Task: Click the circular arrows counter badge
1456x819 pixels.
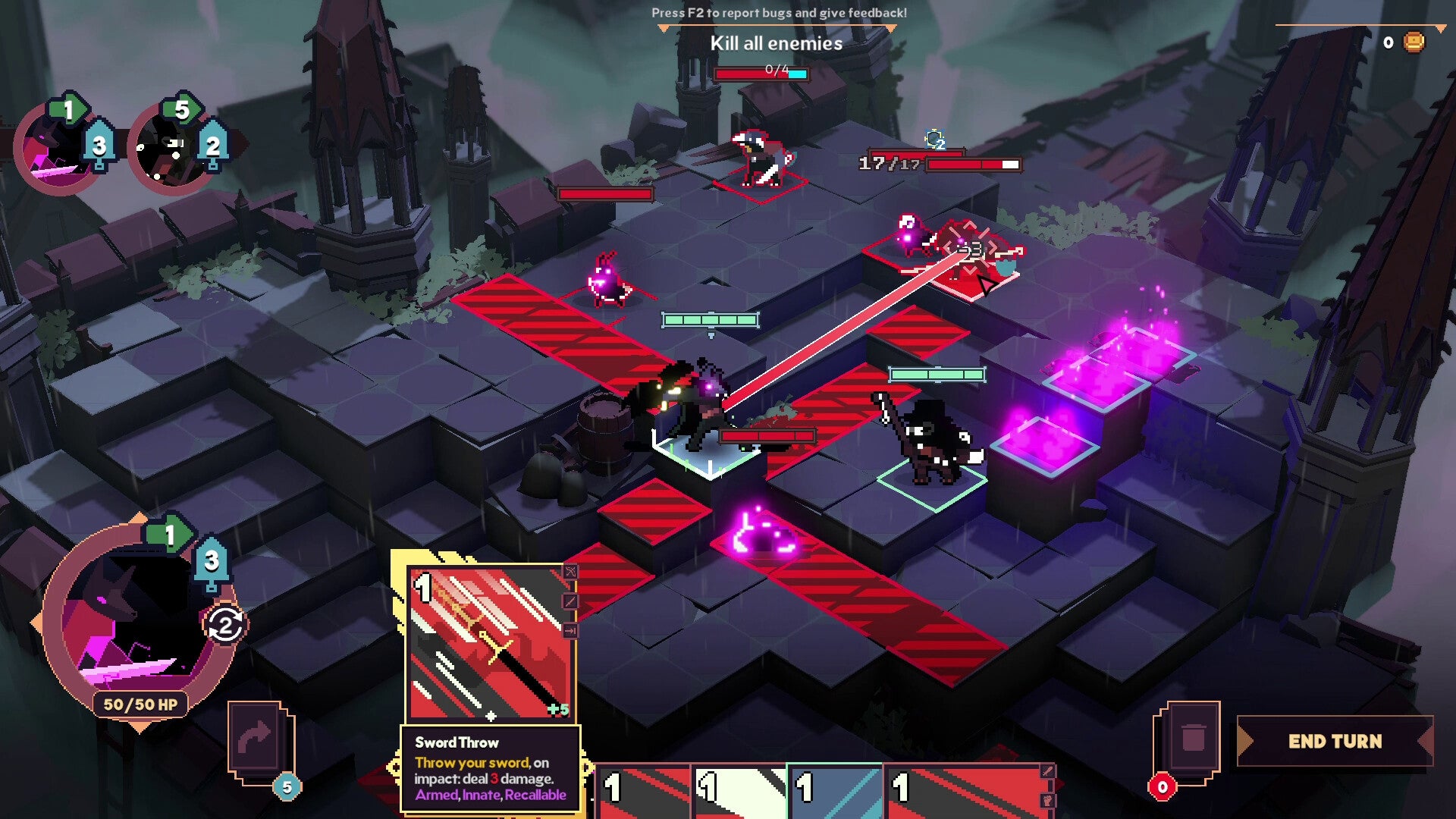Action: (225, 626)
